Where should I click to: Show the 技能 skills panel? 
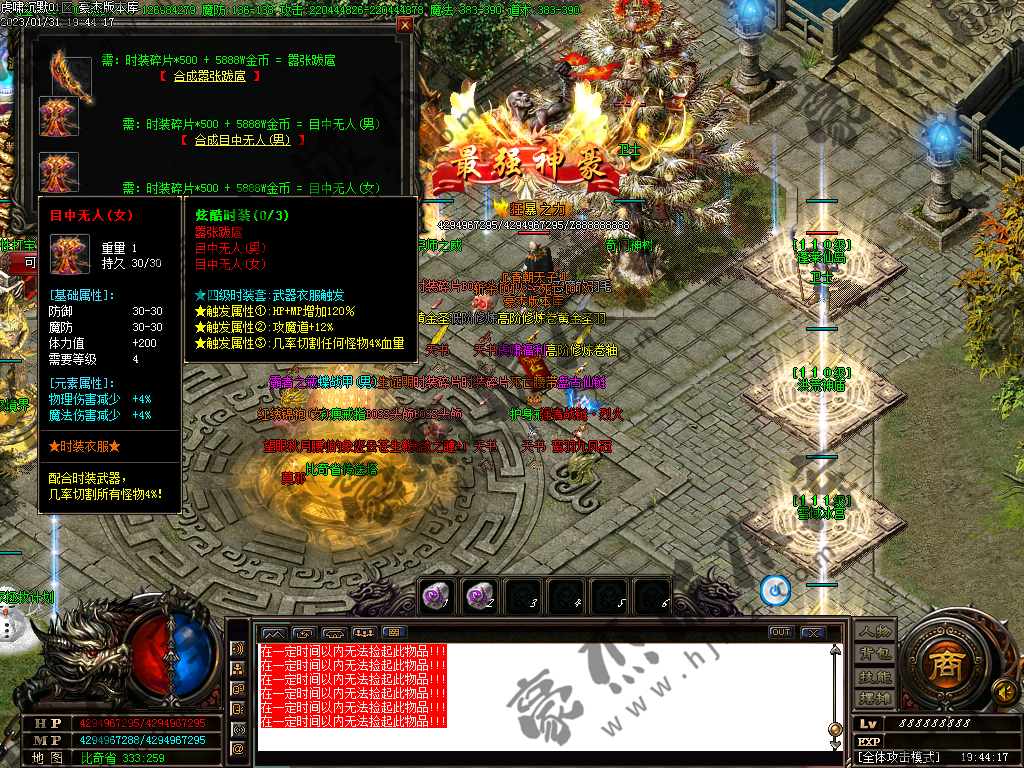pos(875,676)
